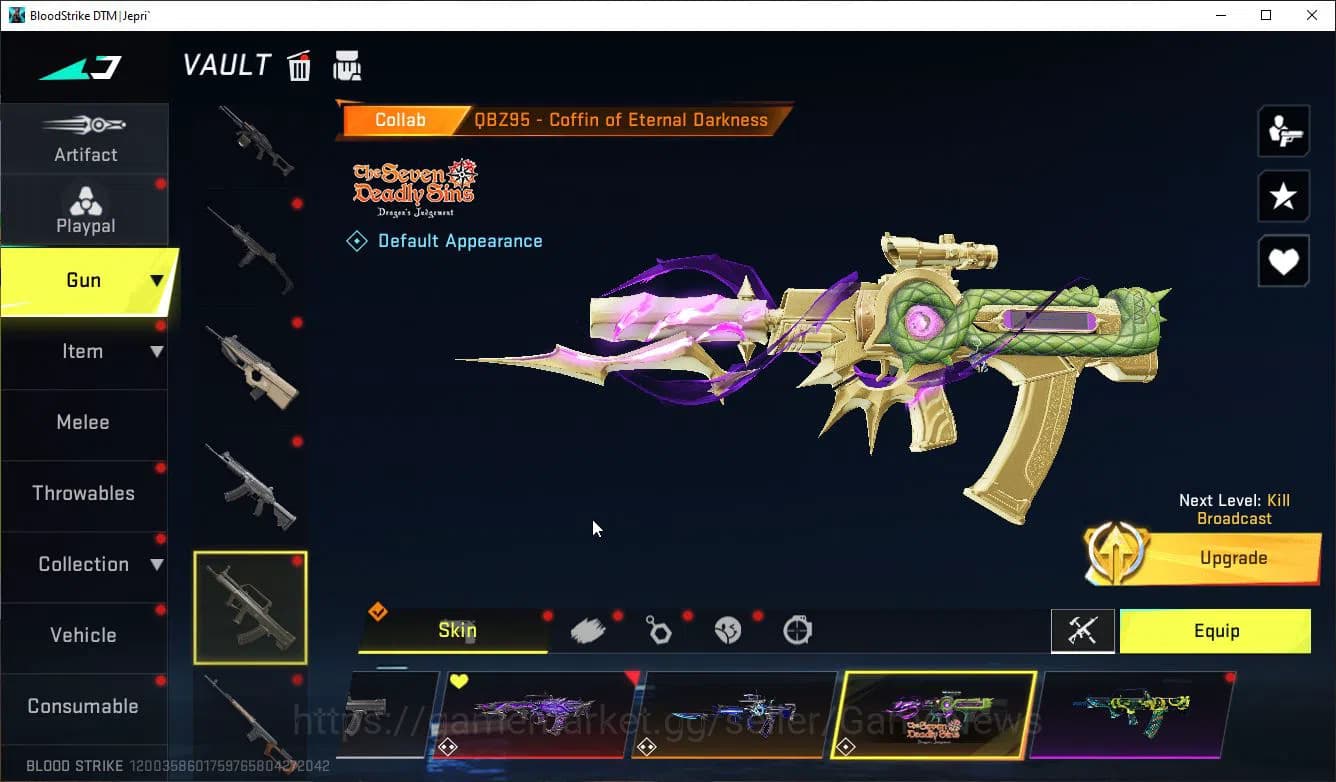Image resolution: width=1336 pixels, height=782 pixels.
Task: Select the spray paint tab icon
Action: tap(588, 628)
